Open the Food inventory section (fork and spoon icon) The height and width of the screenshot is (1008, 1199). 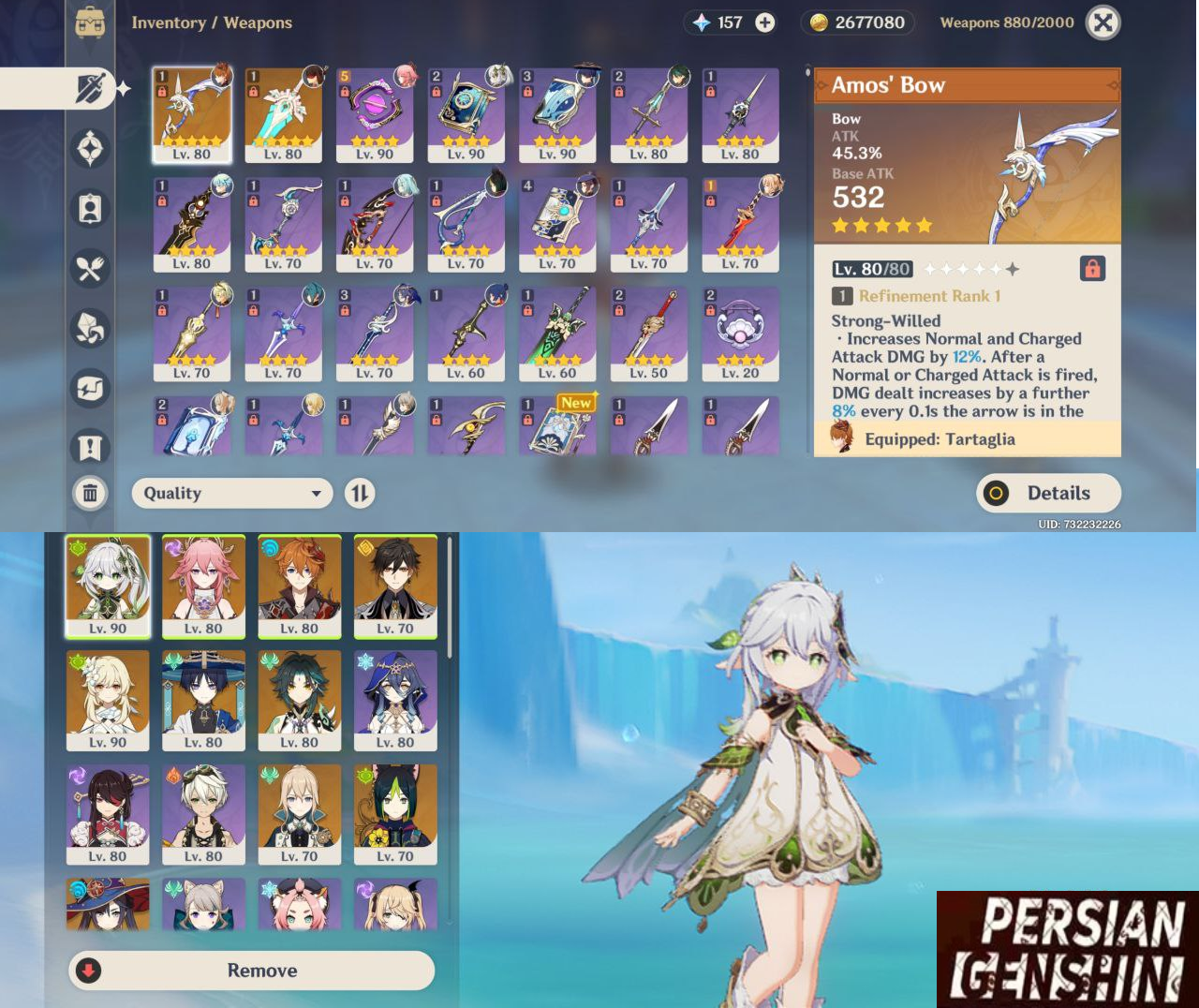90,269
